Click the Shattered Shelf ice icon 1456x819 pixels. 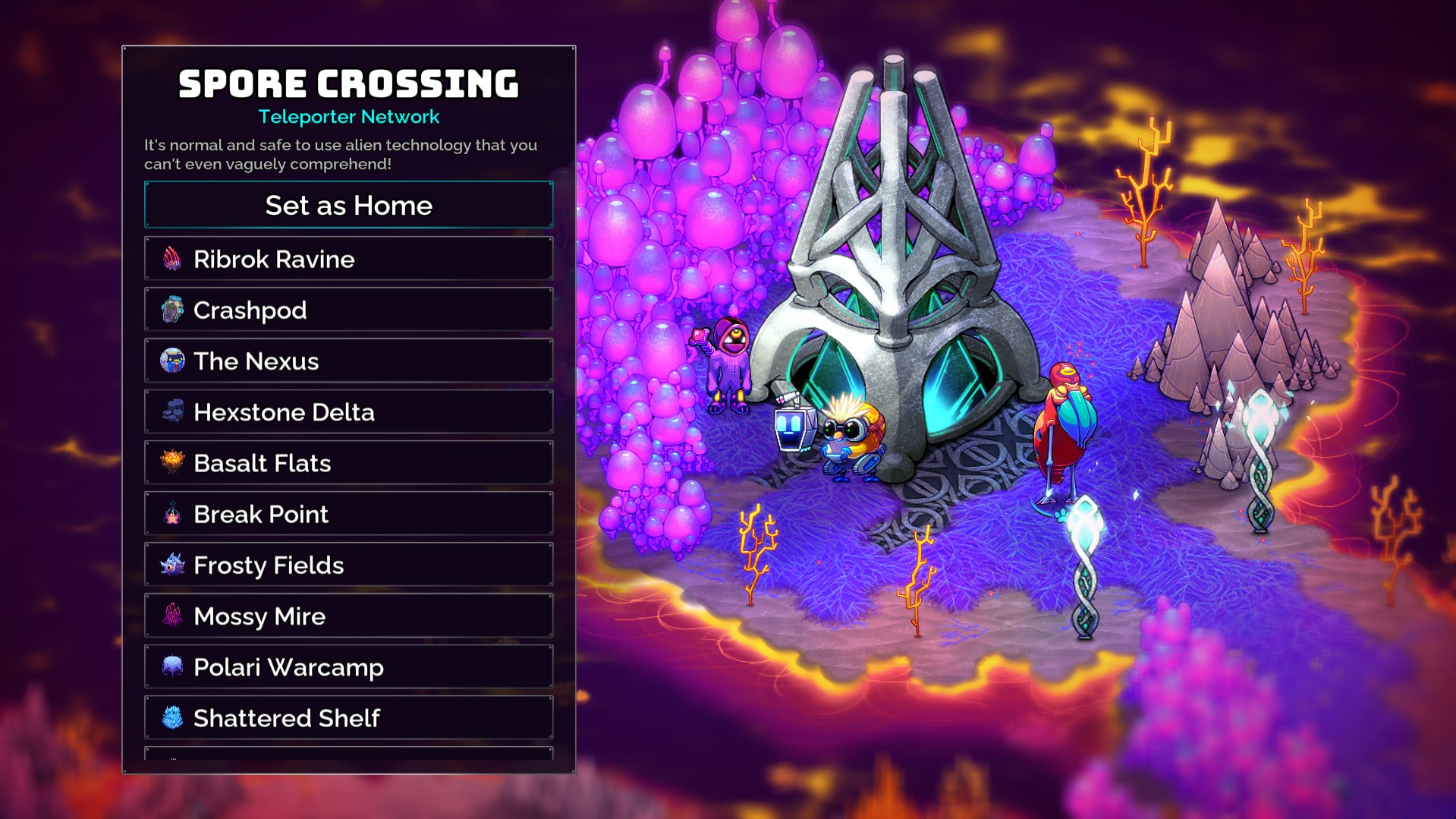[173, 717]
